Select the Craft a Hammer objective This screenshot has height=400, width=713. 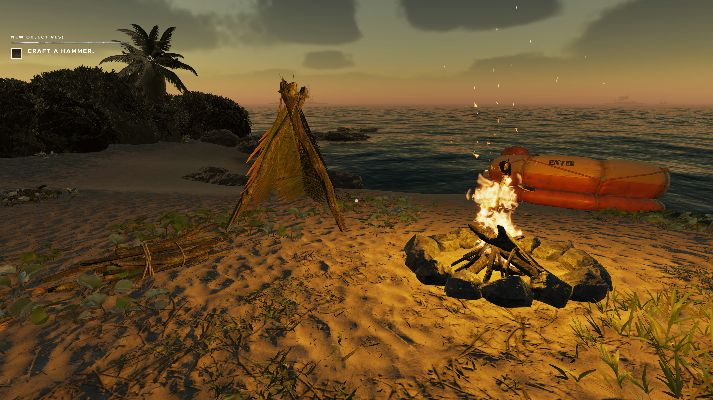(61, 51)
